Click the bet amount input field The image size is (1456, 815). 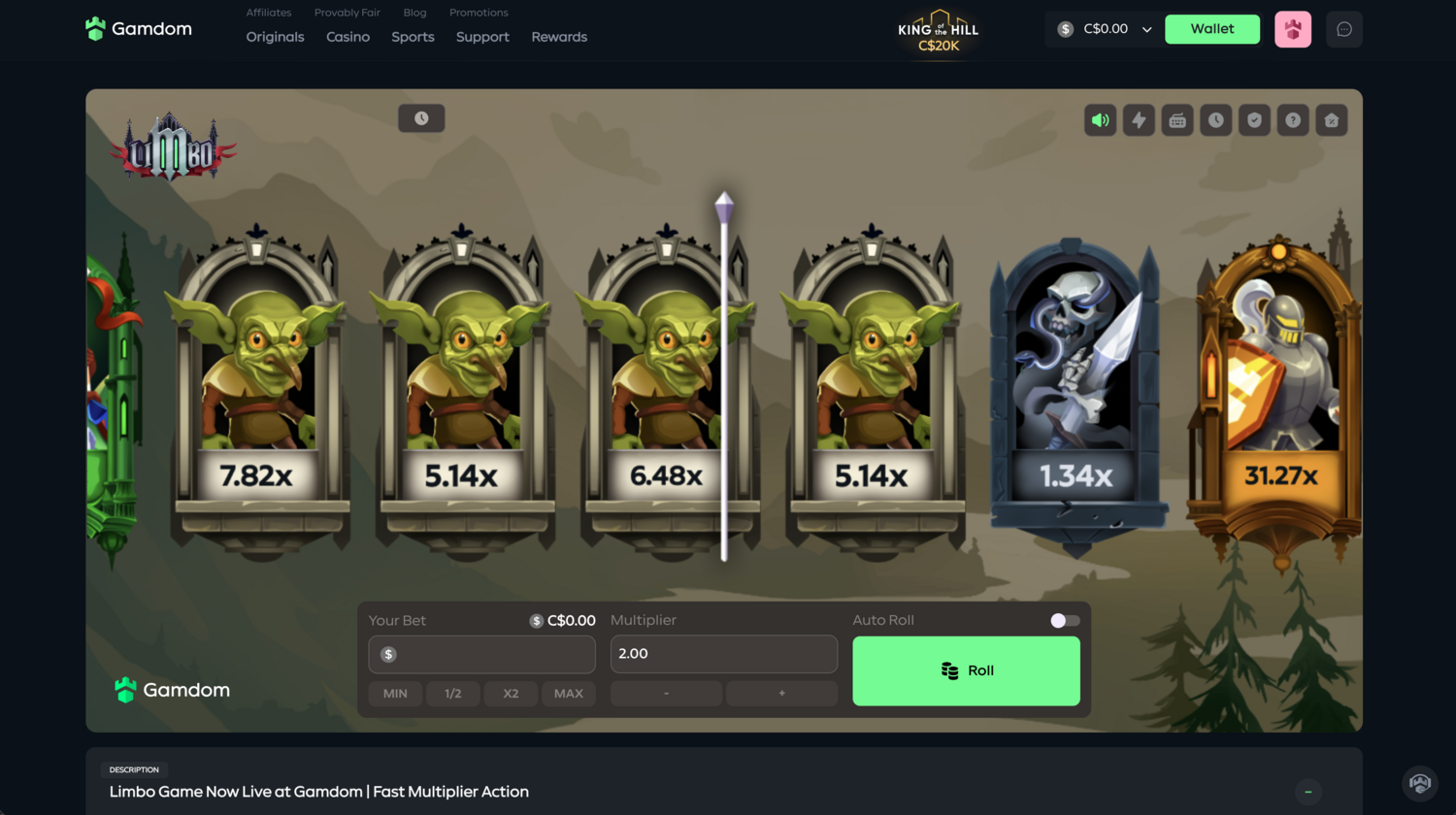coord(481,654)
